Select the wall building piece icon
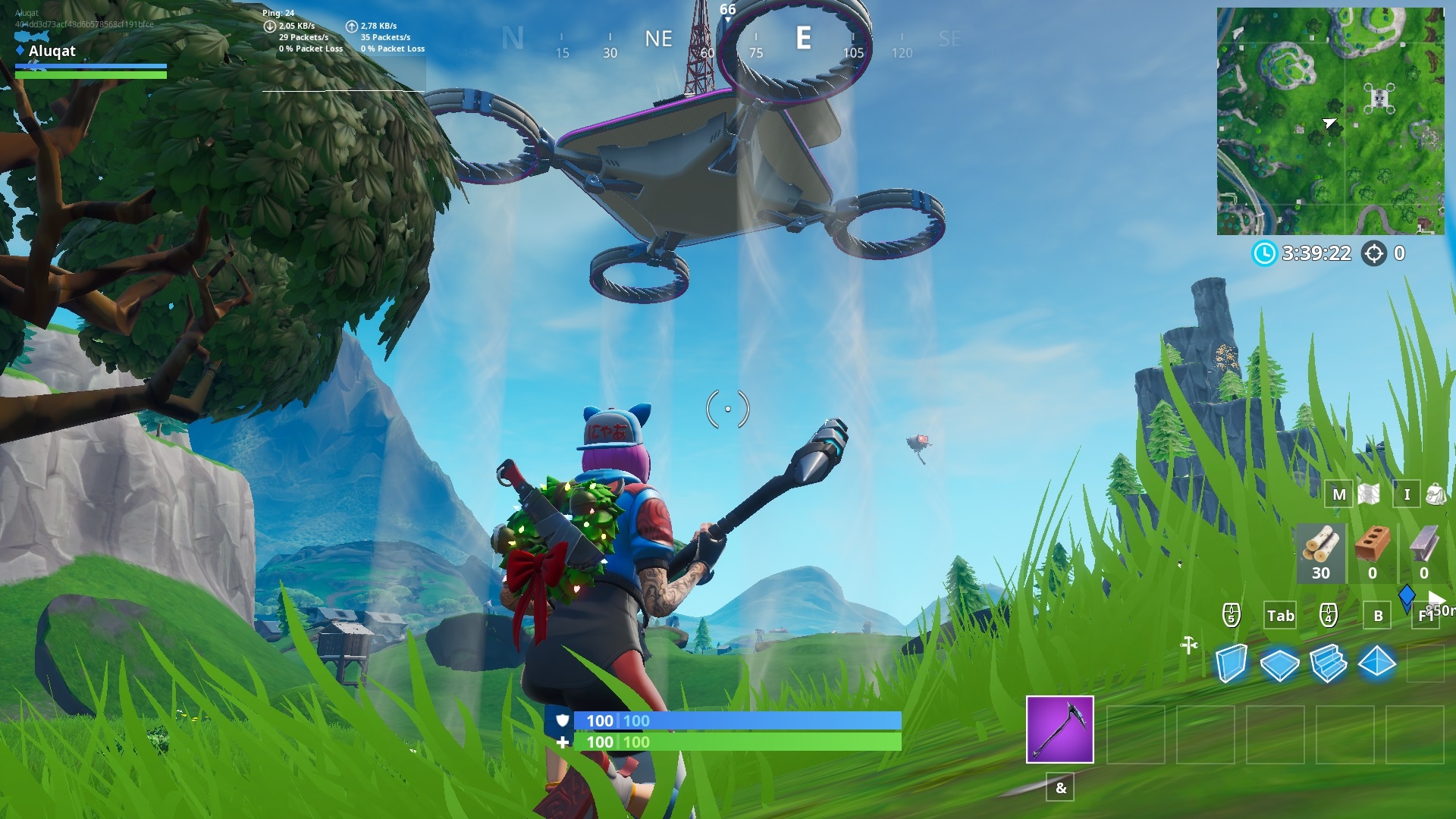This screenshot has width=1456, height=819. tap(1232, 661)
